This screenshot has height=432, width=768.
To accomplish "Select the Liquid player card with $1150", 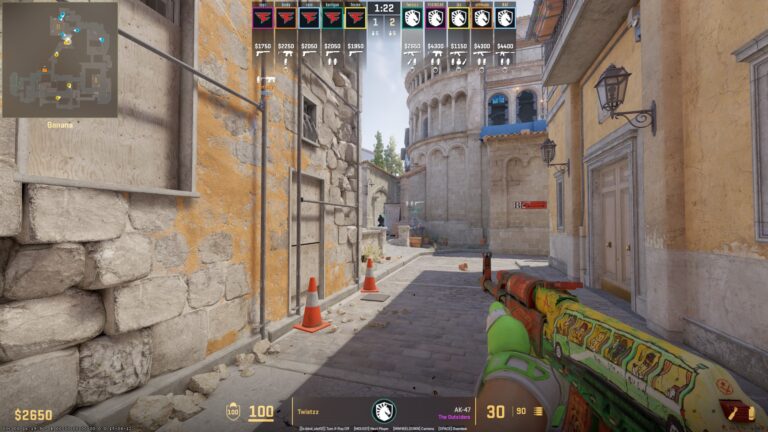I will (x=459, y=18).
